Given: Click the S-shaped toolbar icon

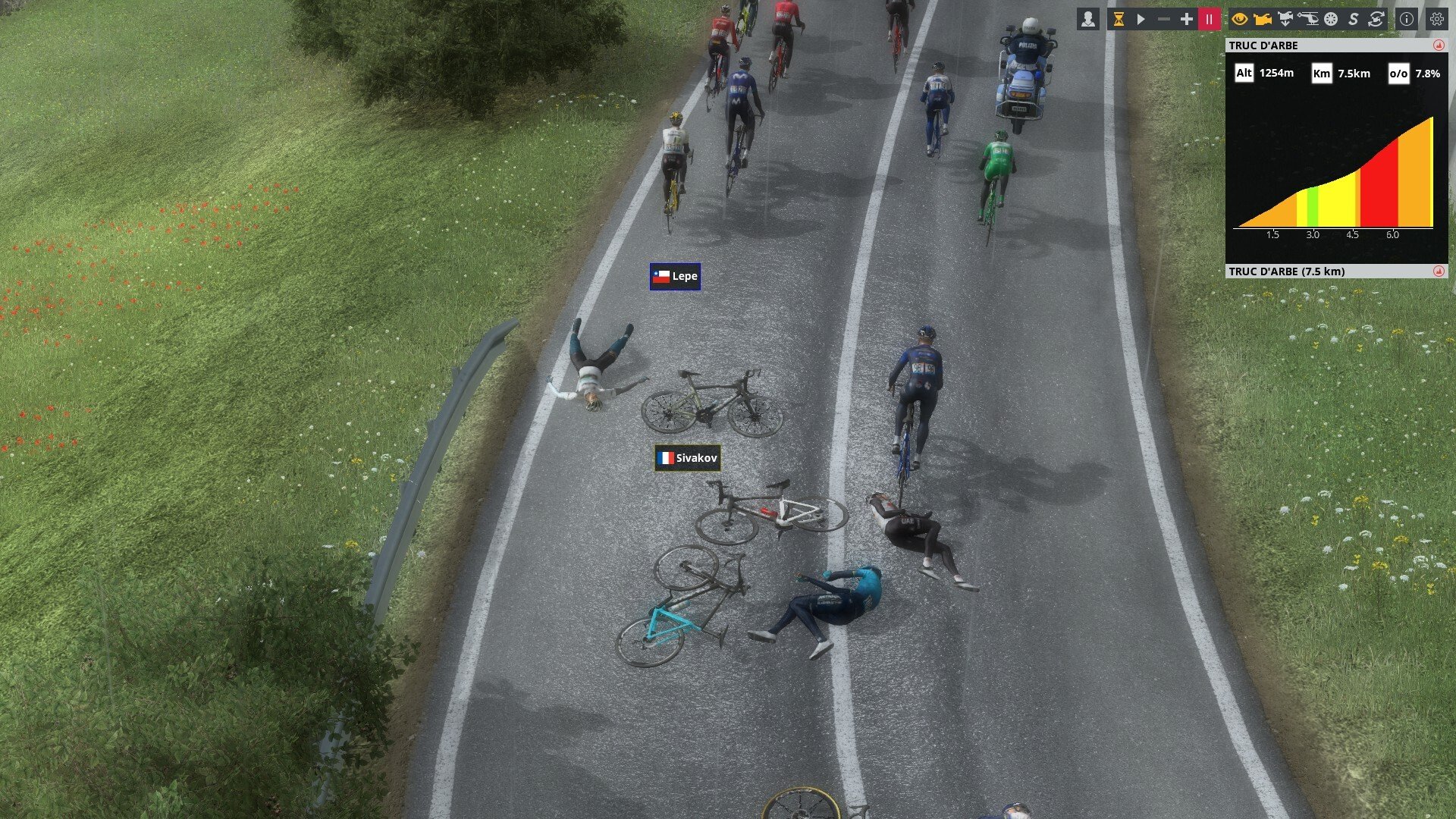Looking at the screenshot, I should [x=1354, y=20].
